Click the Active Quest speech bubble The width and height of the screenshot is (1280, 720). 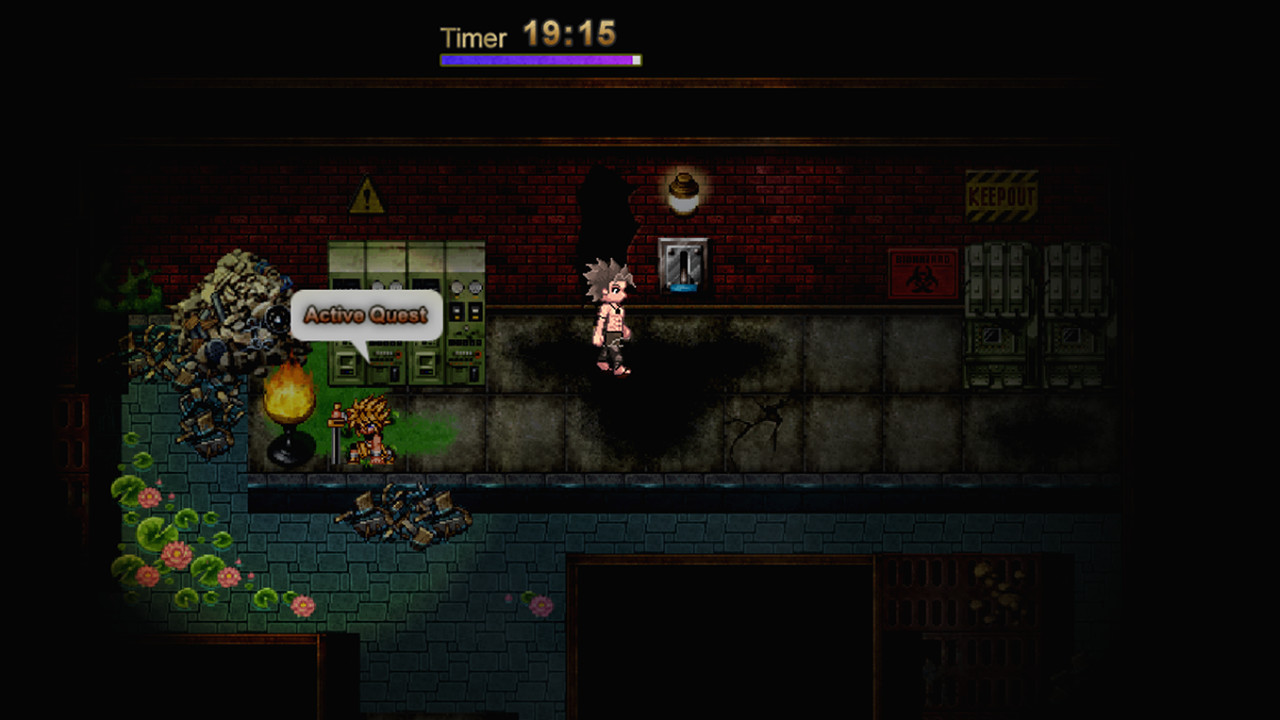pos(366,316)
